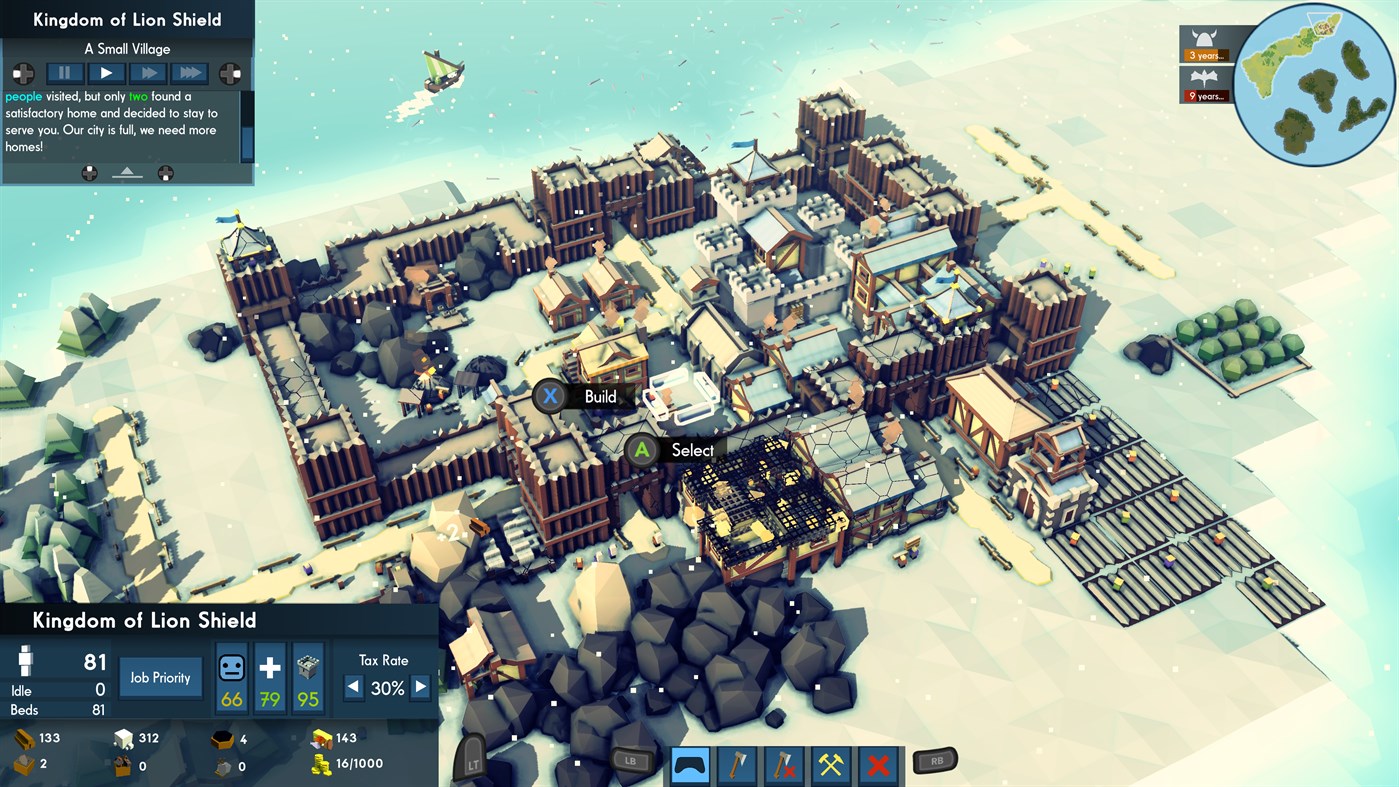Image resolution: width=1399 pixels, height=787 pixels.
Task: Increase tax rate with the right arrow
Action: tap(420, 687)
